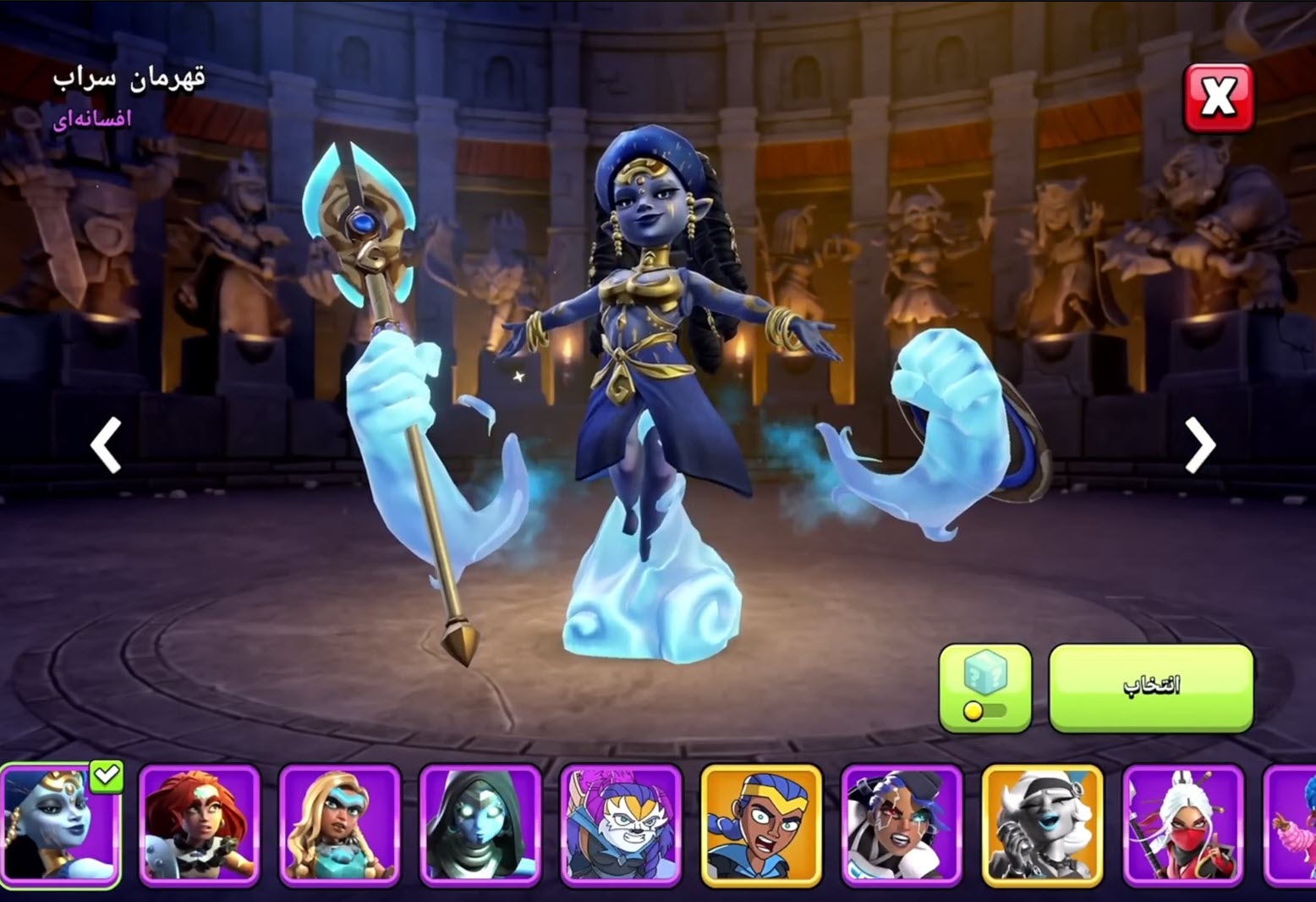Choose the red-haired warrior skin thumbnail
The height and width of the screenshot is (902, 1316).
pyautogui.click(x=200, y=825)
